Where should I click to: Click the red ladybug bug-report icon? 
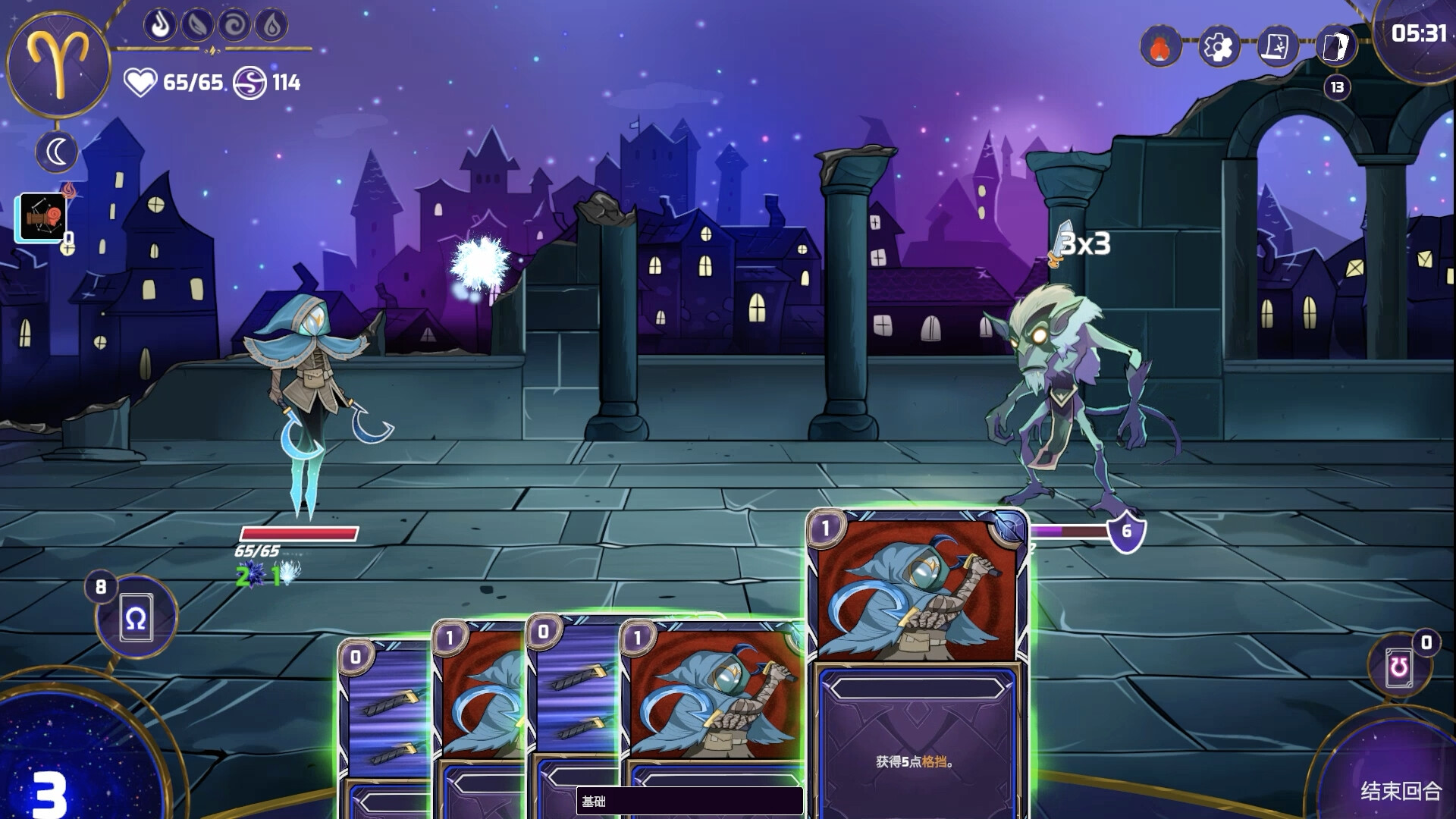tap(1159, 47)
